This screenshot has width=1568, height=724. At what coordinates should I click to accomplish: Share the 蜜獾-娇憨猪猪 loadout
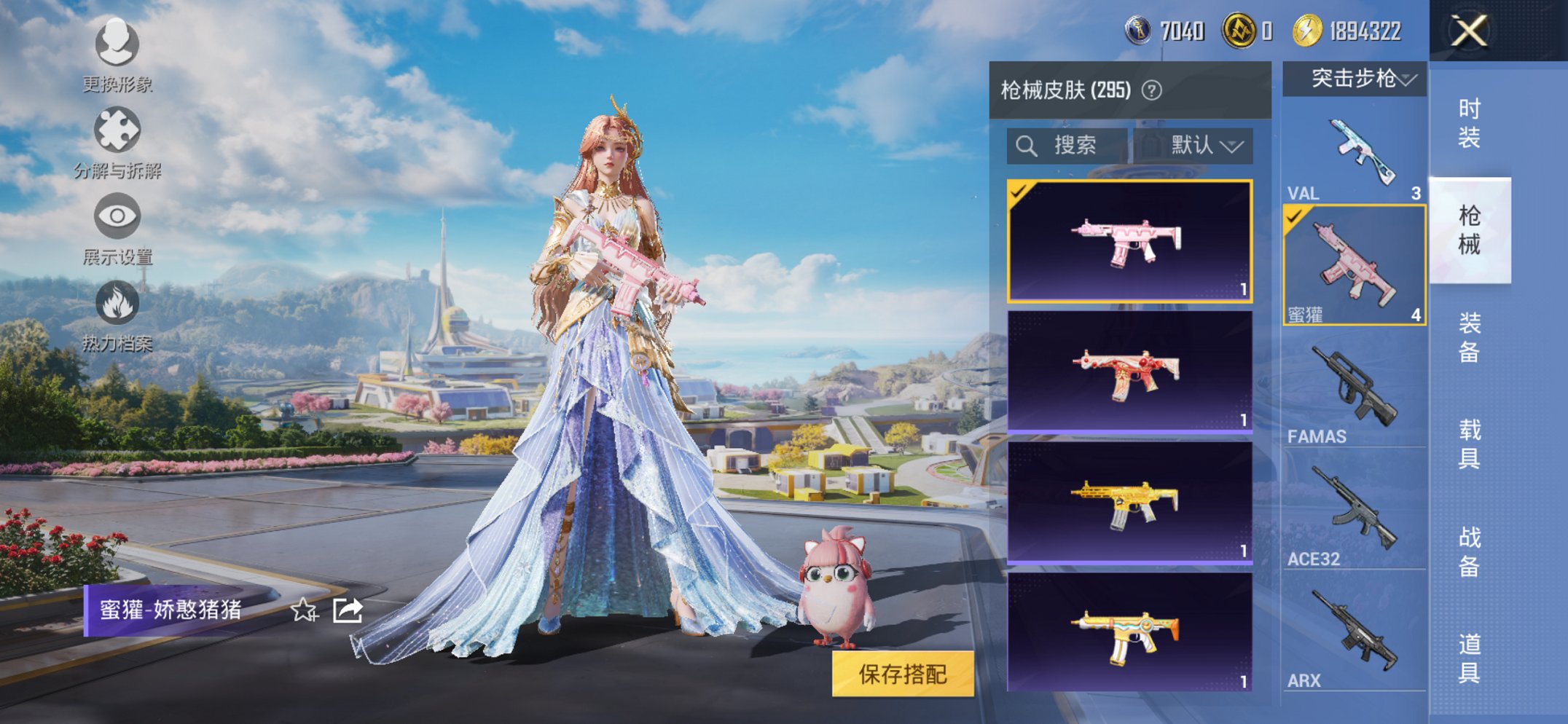pos(347,610)
